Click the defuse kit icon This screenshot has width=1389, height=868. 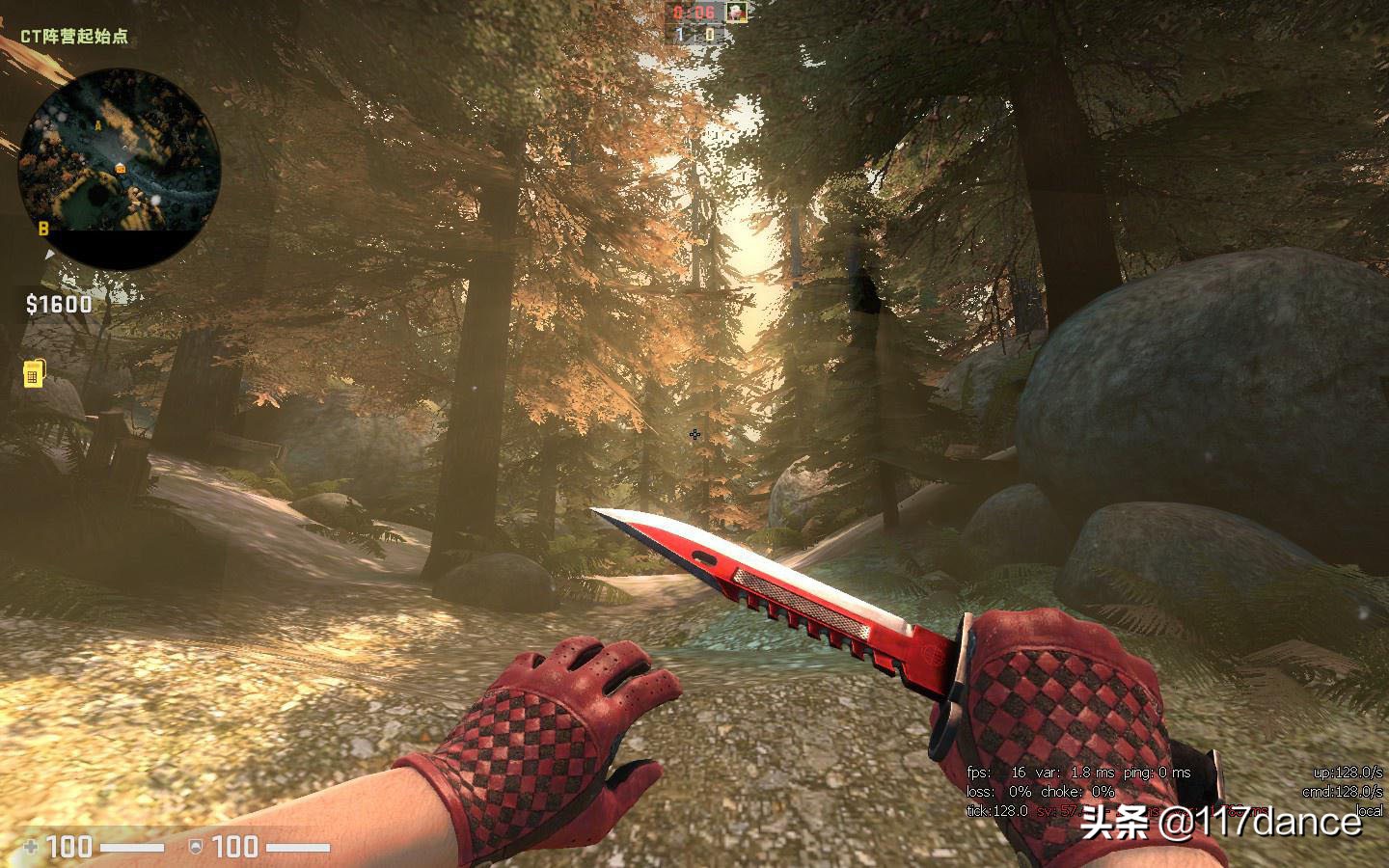(34, 371)
